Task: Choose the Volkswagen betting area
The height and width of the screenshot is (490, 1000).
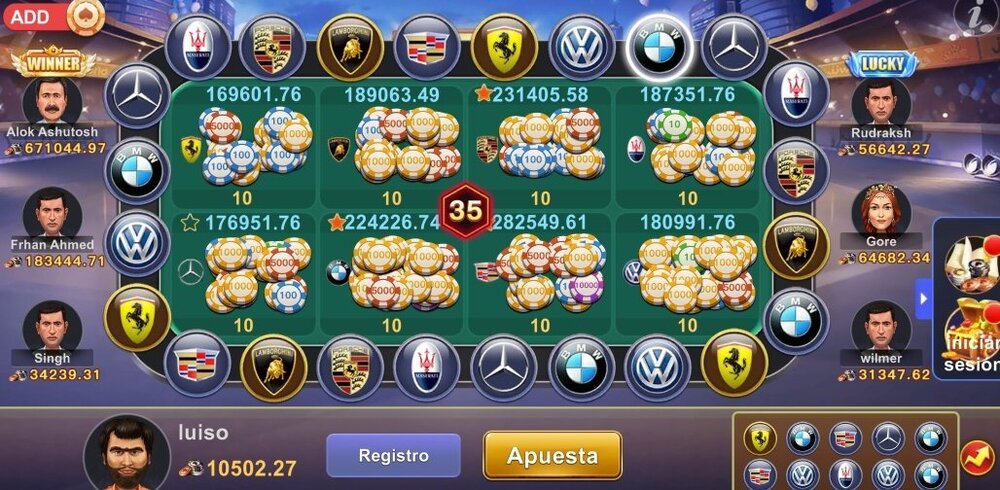Action: (x=688, y=272)
